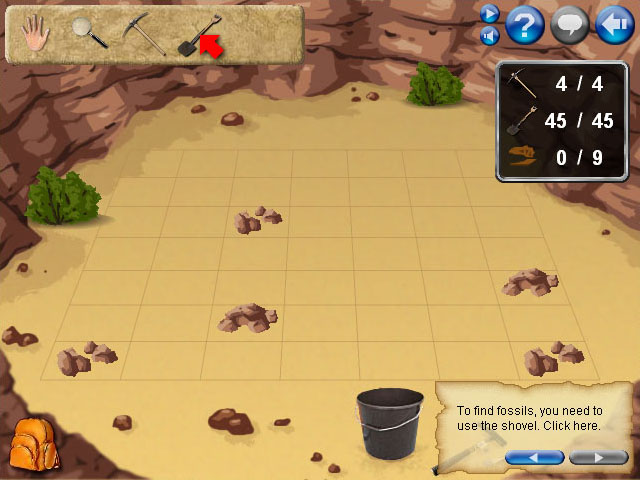
Task: Choose the magnifying glass tool
Action: pos(90,33)
